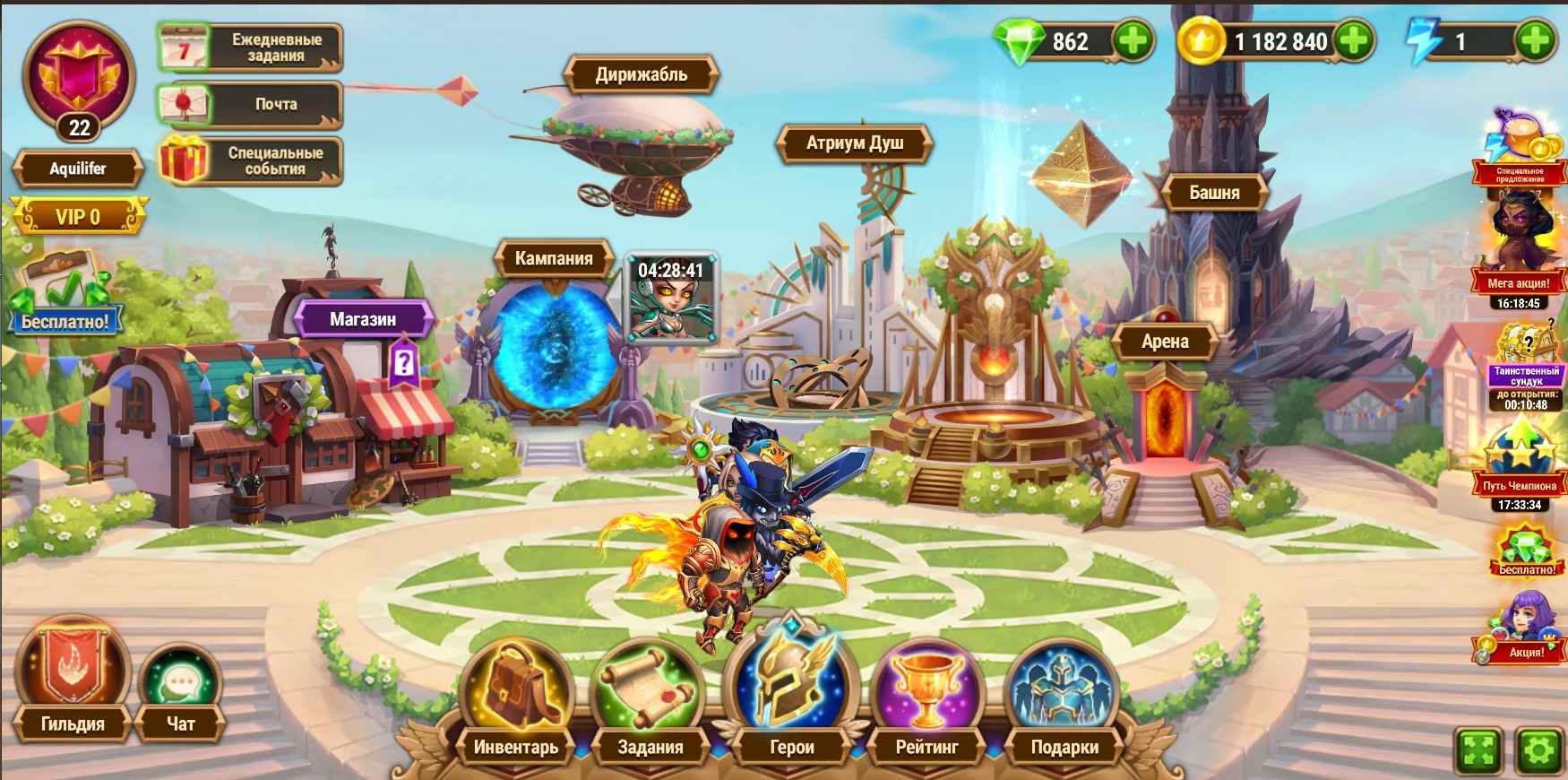Open the Герои heroes menu
The image size is (1568, 780).
pos(792,699)
